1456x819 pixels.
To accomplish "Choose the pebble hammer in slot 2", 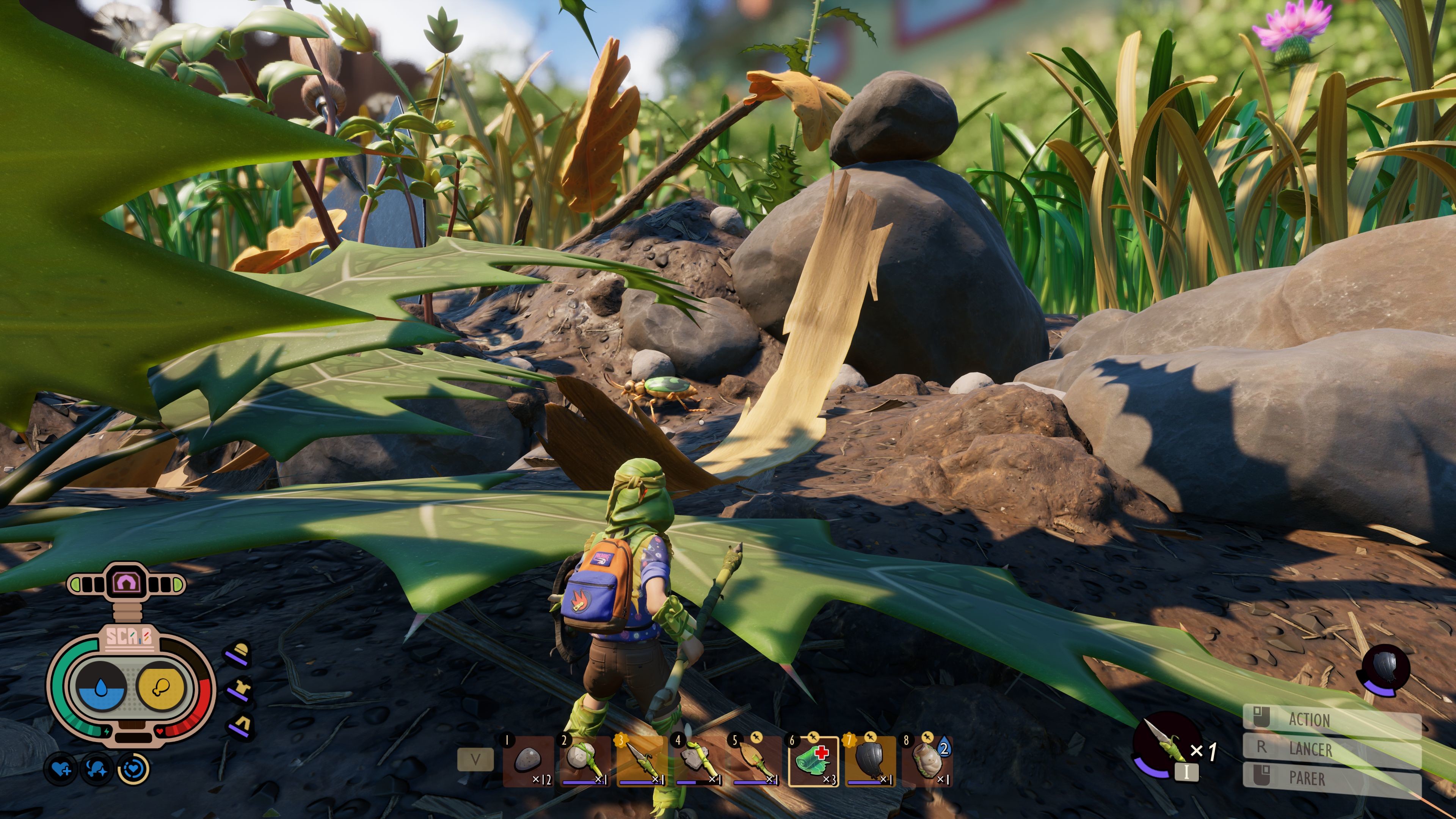I will point(585,761).
